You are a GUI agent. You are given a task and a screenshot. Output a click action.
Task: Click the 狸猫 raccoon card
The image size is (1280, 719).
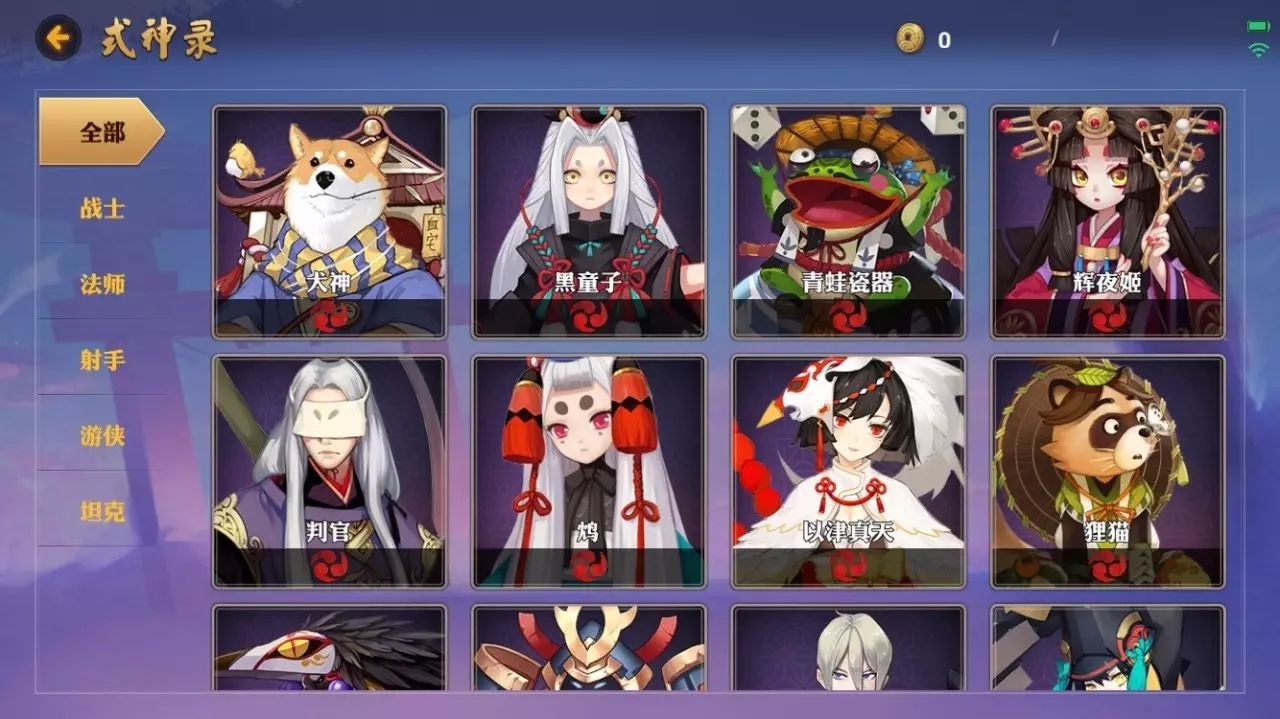click(1108, 472)
